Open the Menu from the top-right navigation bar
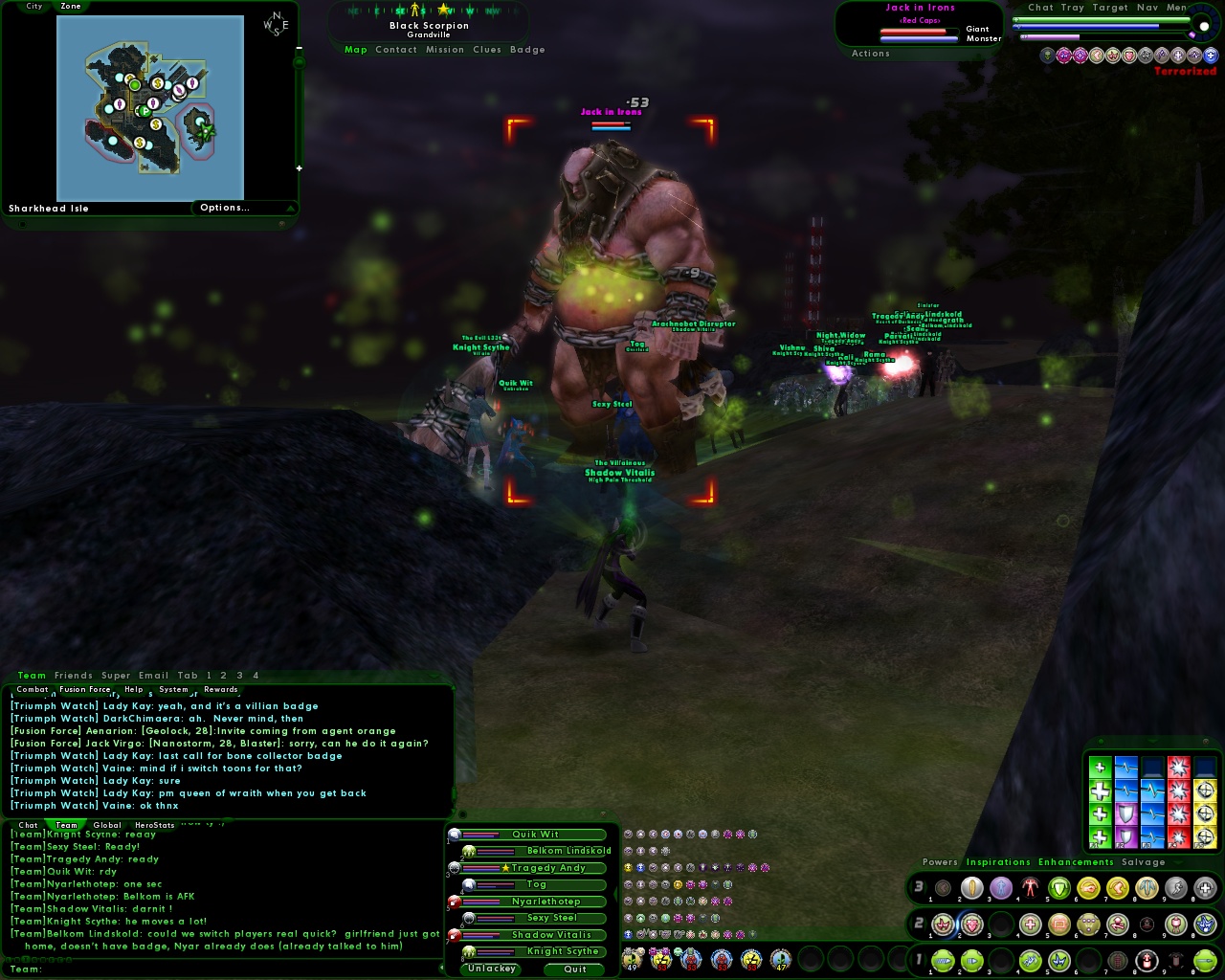This screenshot has height=980, width=1225. click(1175, 8)
